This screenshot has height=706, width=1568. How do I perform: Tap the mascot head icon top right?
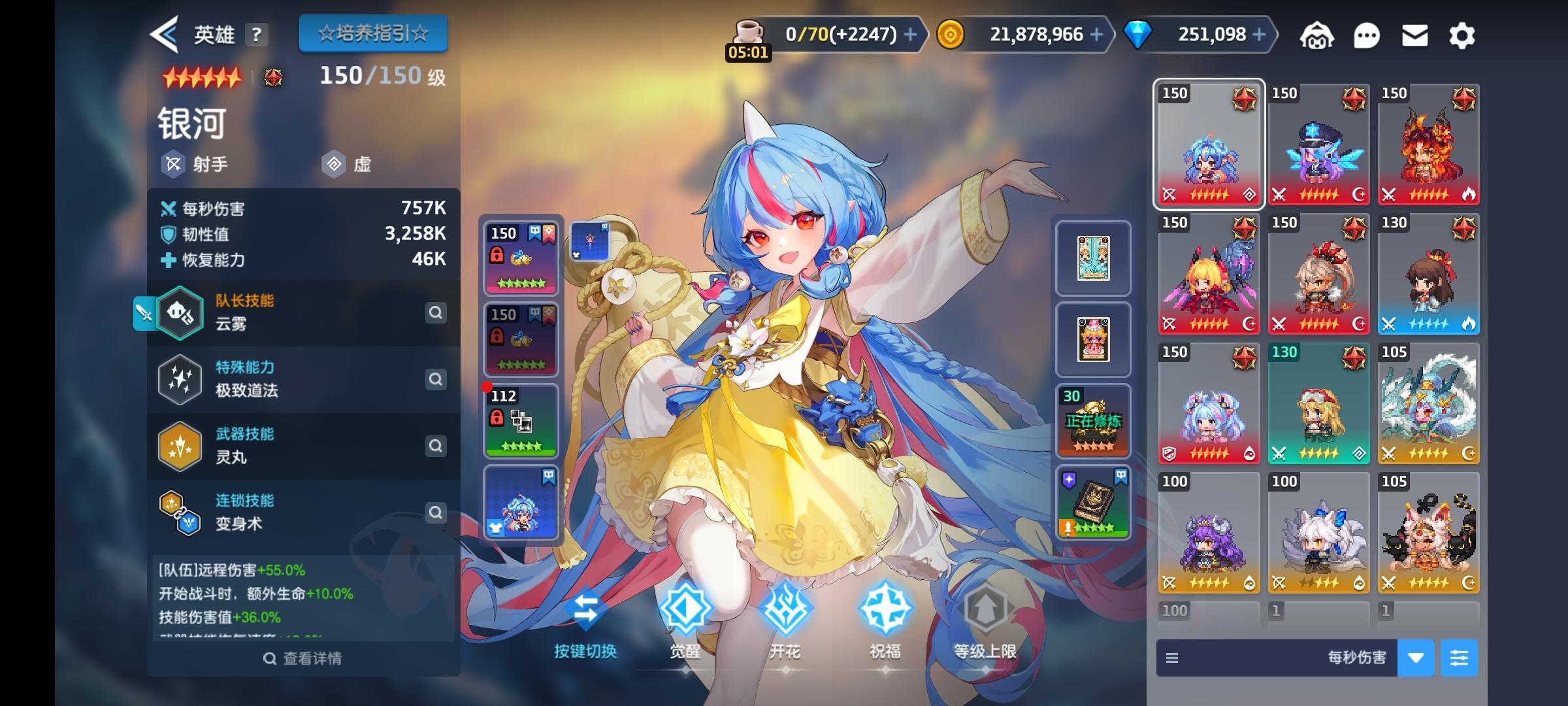pos(1318,36)
